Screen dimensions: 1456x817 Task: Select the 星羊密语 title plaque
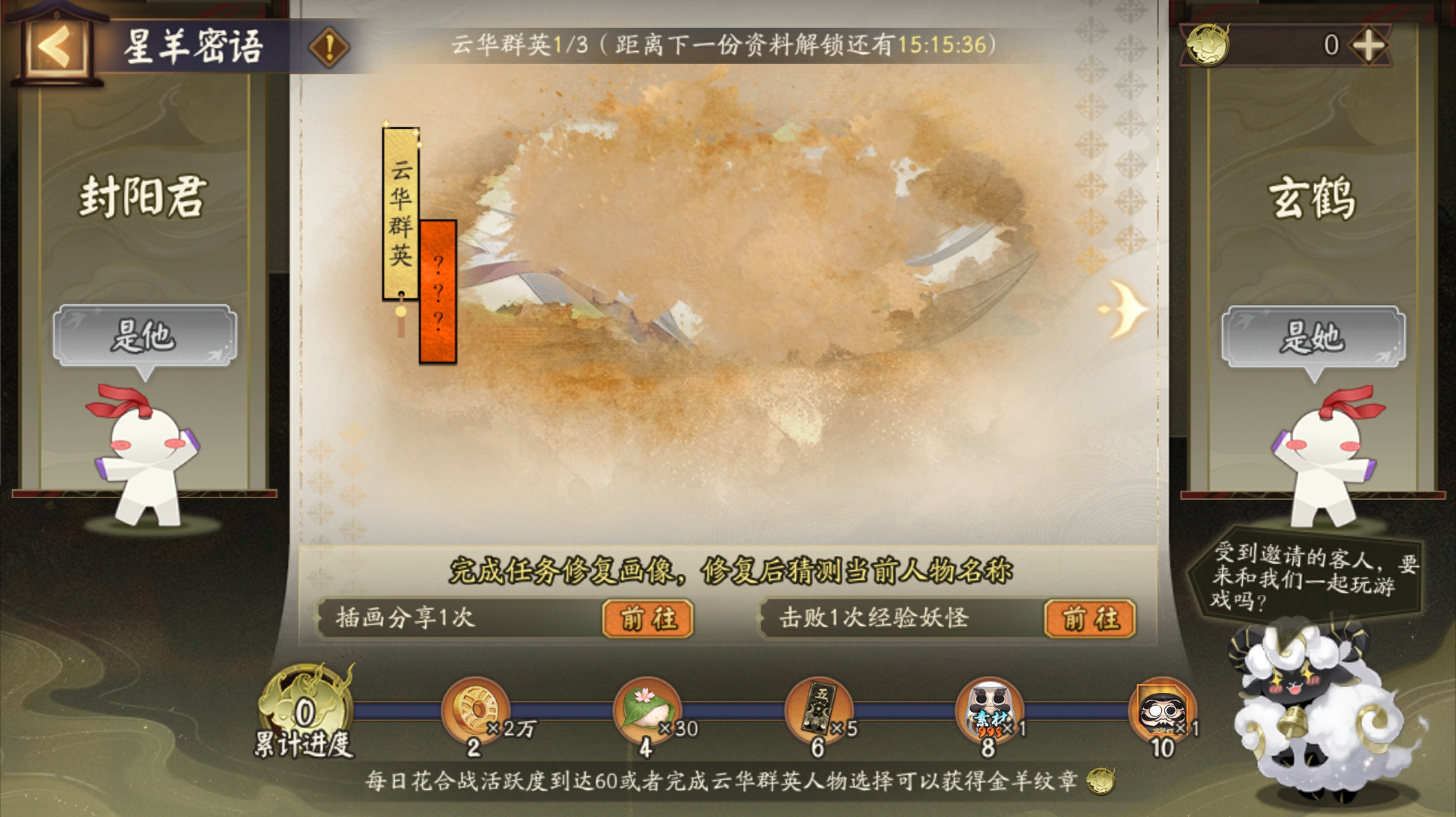click(x=192, y=48)
